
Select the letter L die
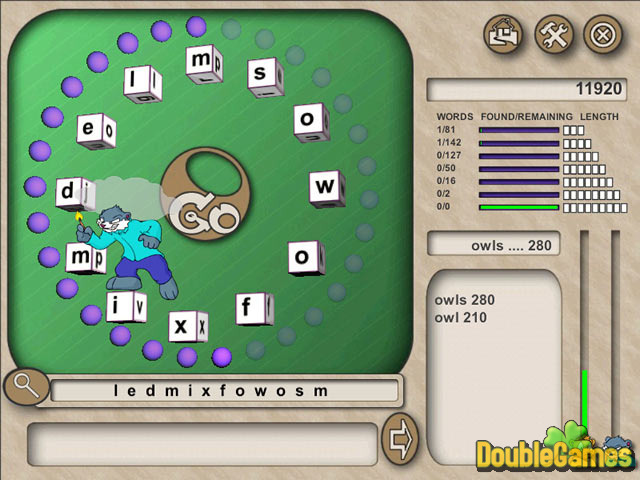[141, 83]
